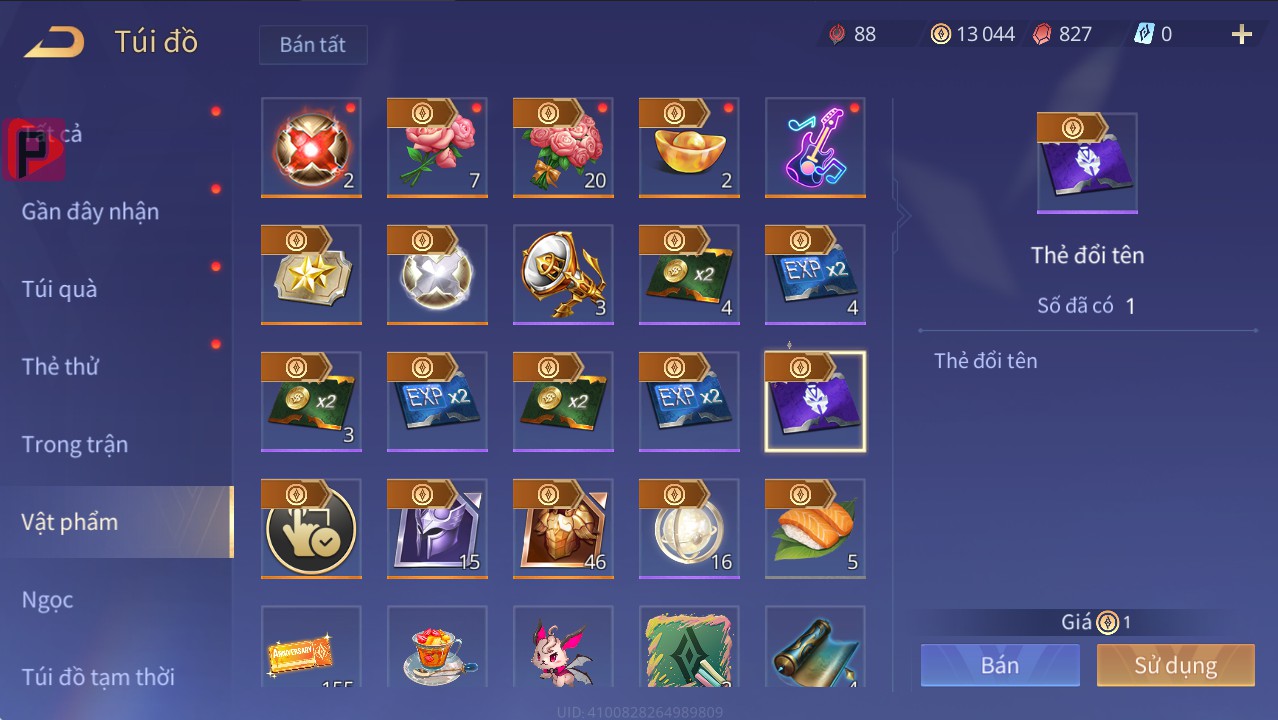This screenshot has width=1278, height=720.
Task: Tap the Bán tất button
Action: coord(313,45)
